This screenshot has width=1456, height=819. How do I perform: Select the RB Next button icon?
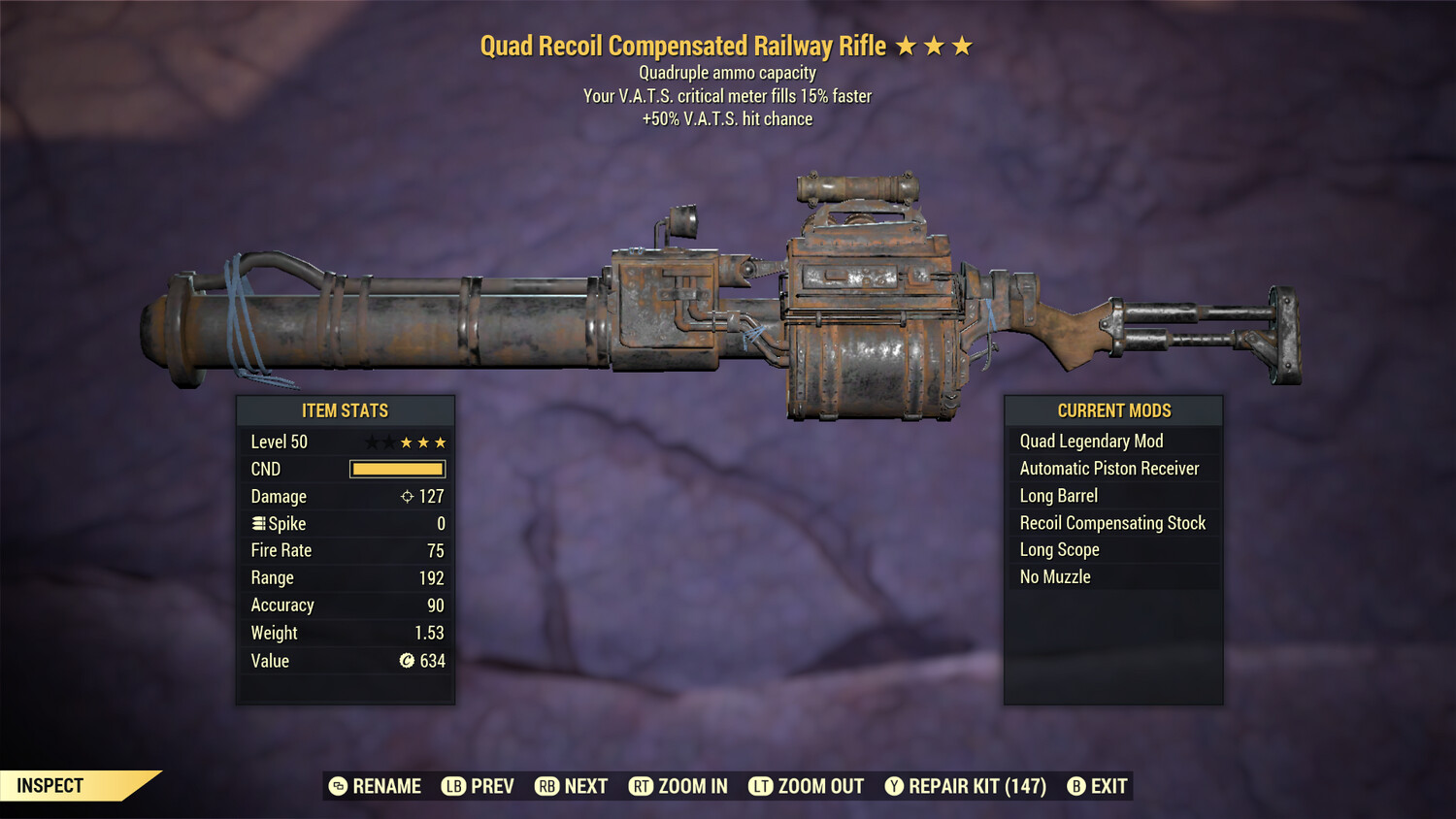[x=548, y=786]
